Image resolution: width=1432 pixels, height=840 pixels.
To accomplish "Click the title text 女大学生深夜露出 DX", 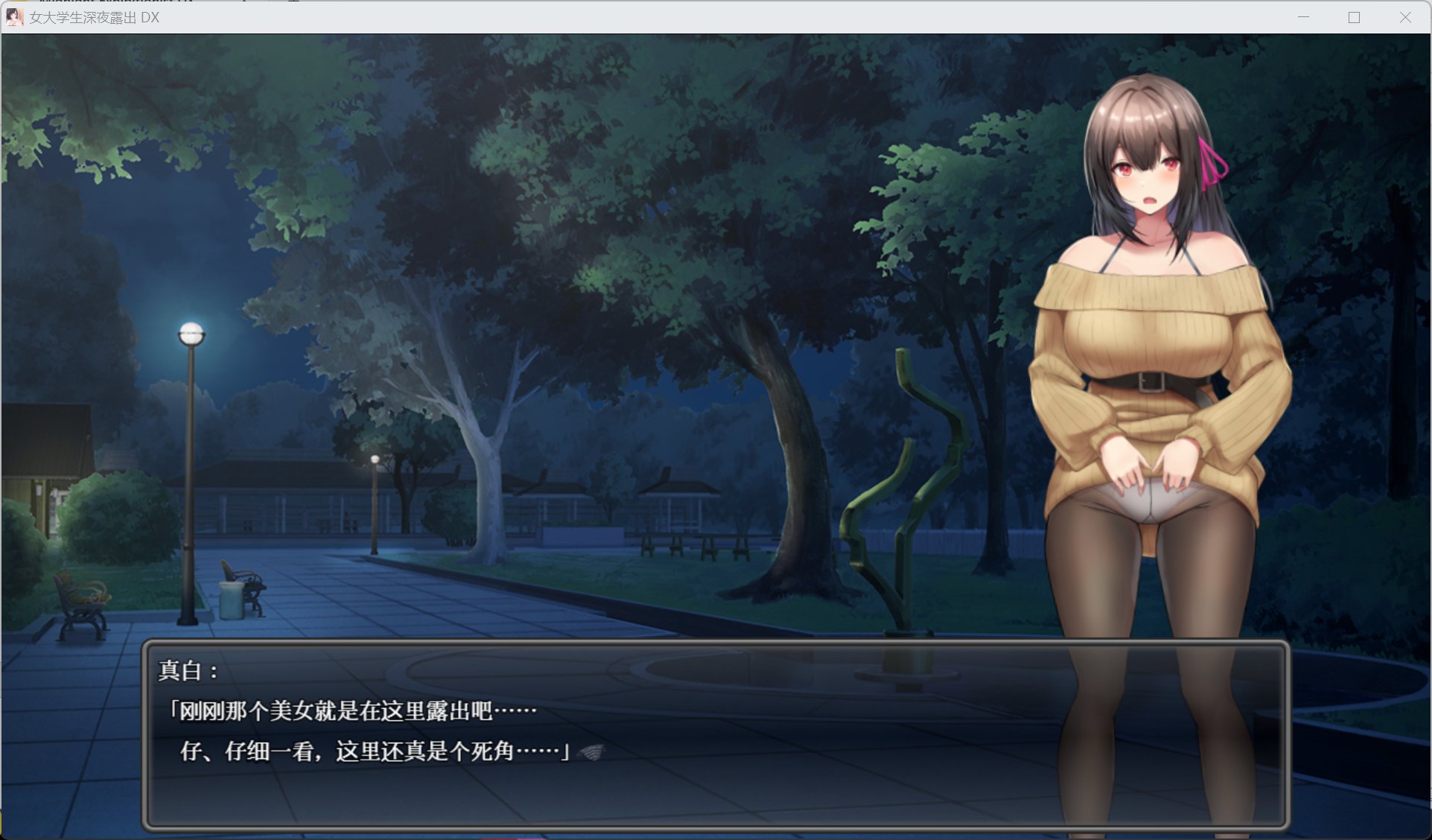I will 91,18.
